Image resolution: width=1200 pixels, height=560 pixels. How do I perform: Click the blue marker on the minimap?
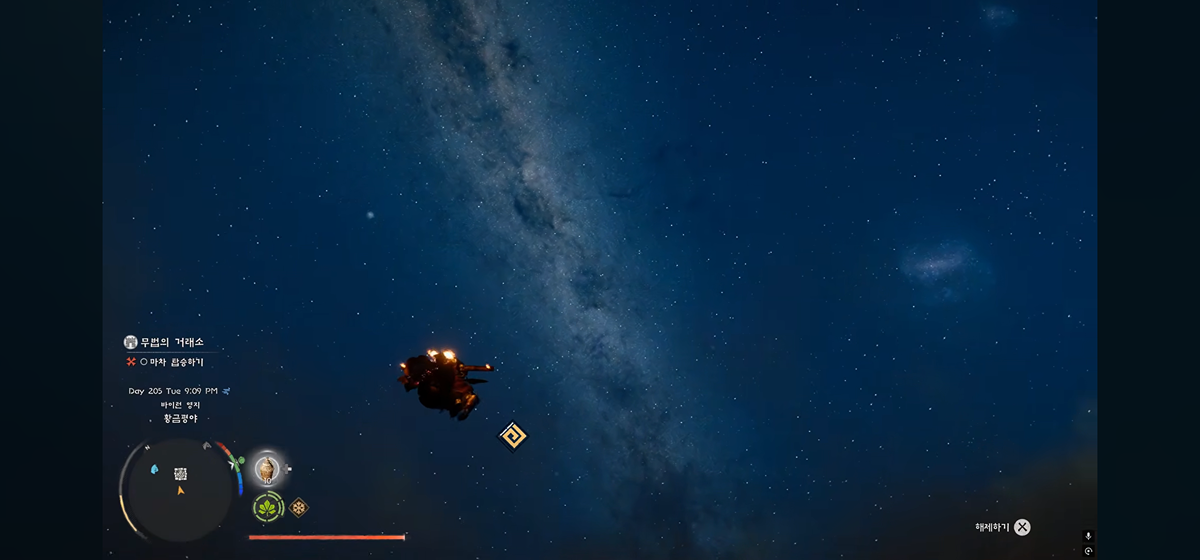[x=155, y=468]
